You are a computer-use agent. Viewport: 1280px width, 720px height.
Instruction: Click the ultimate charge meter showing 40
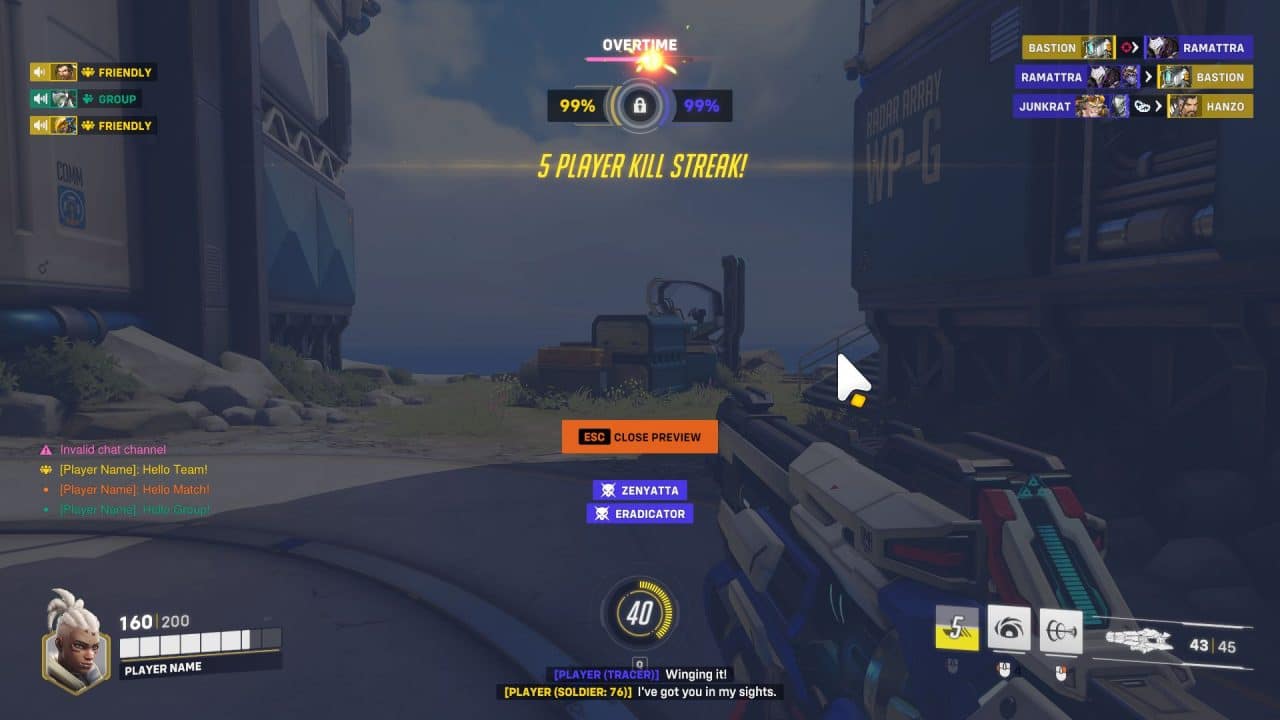click(x=639, y=614)
